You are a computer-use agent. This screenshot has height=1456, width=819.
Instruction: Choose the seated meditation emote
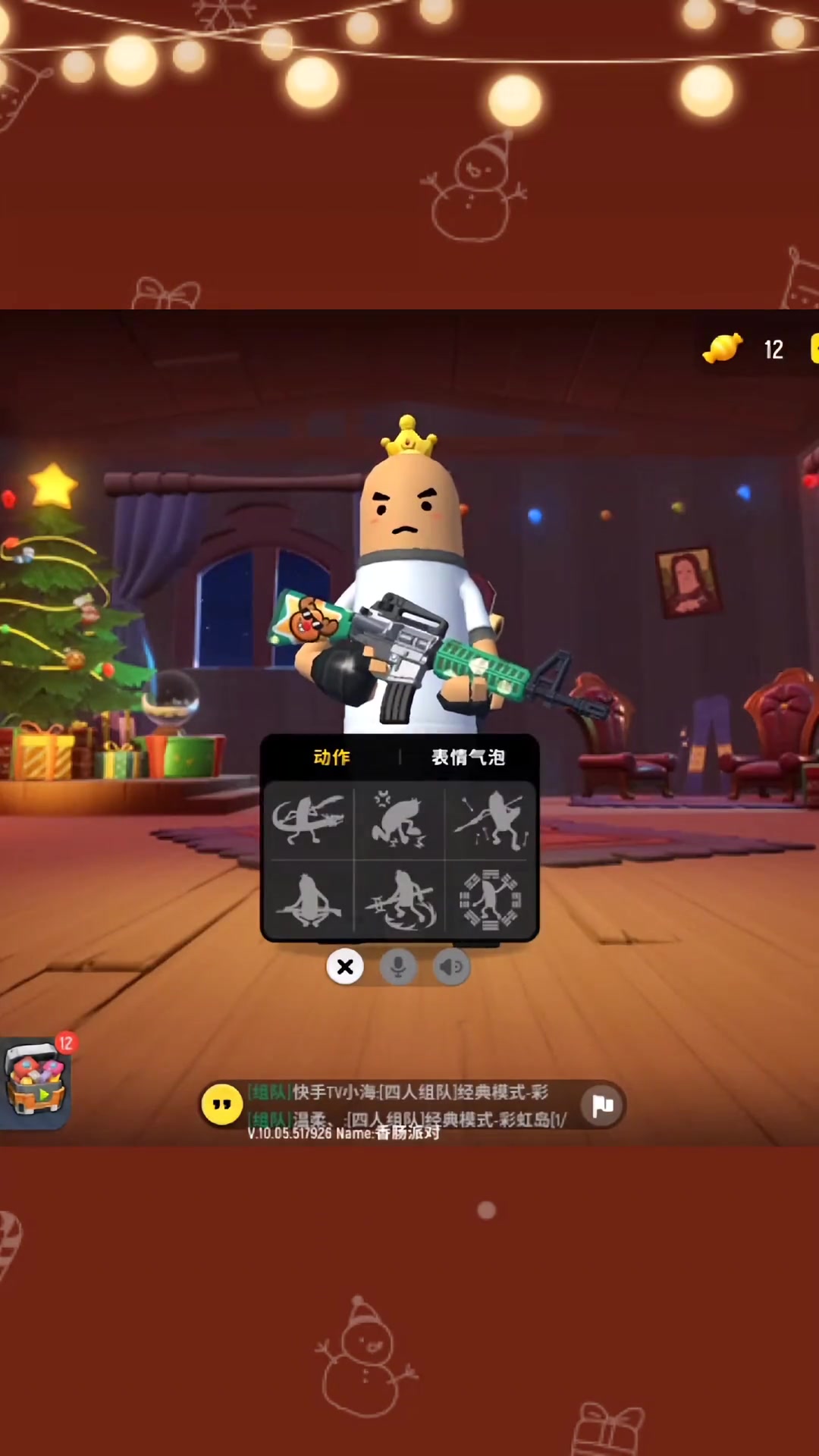pos(308,900)
